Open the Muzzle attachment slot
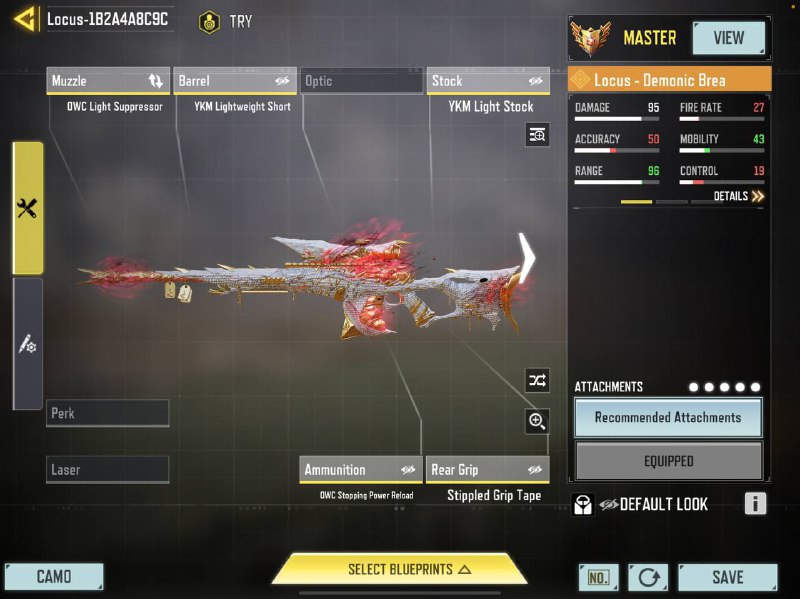The height and width of the screenshot is (599, 800). (x=108, y=81)
